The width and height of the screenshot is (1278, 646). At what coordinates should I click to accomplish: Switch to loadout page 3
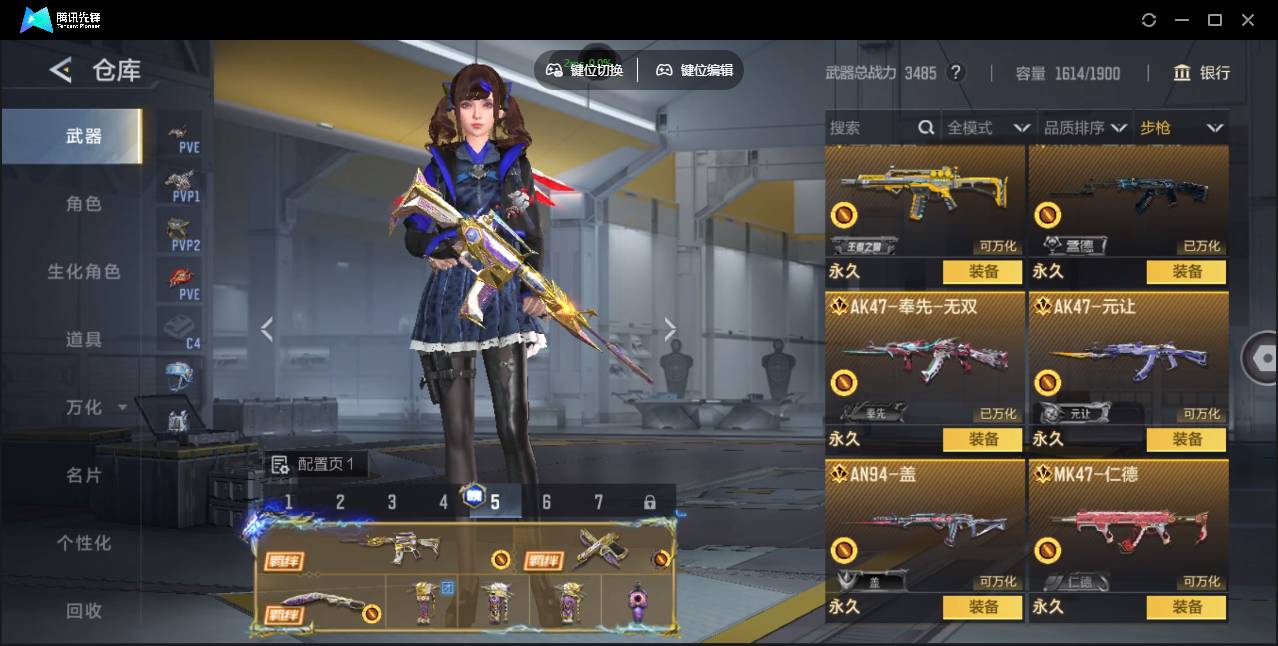(392, 502)
